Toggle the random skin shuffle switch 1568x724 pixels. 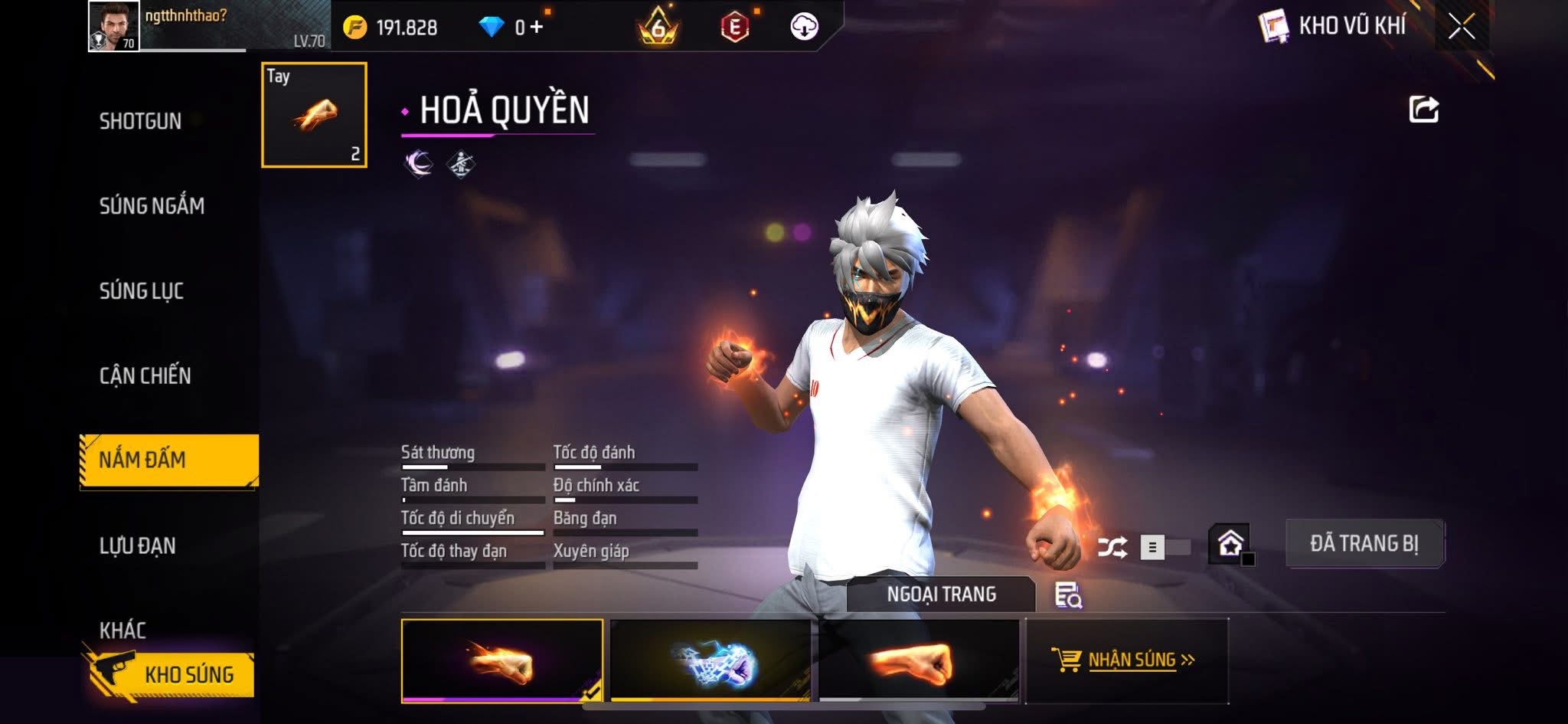pyautogui.click(x=1164, y=547)
